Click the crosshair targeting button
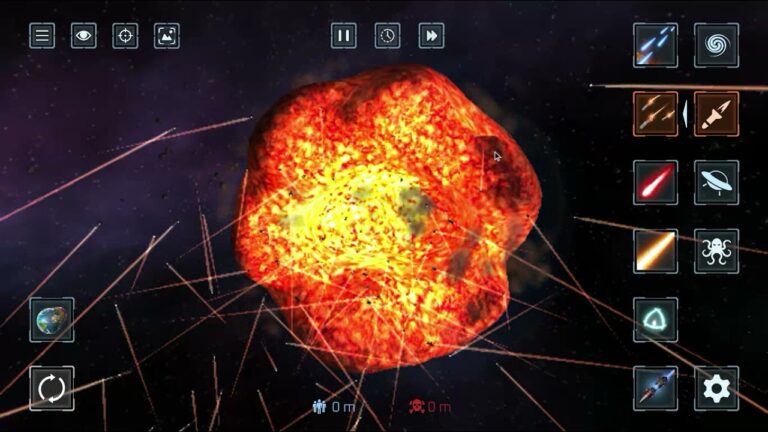The height and width of the screenshot is (432, 768). pyautogui.click(x=125, y=37)
